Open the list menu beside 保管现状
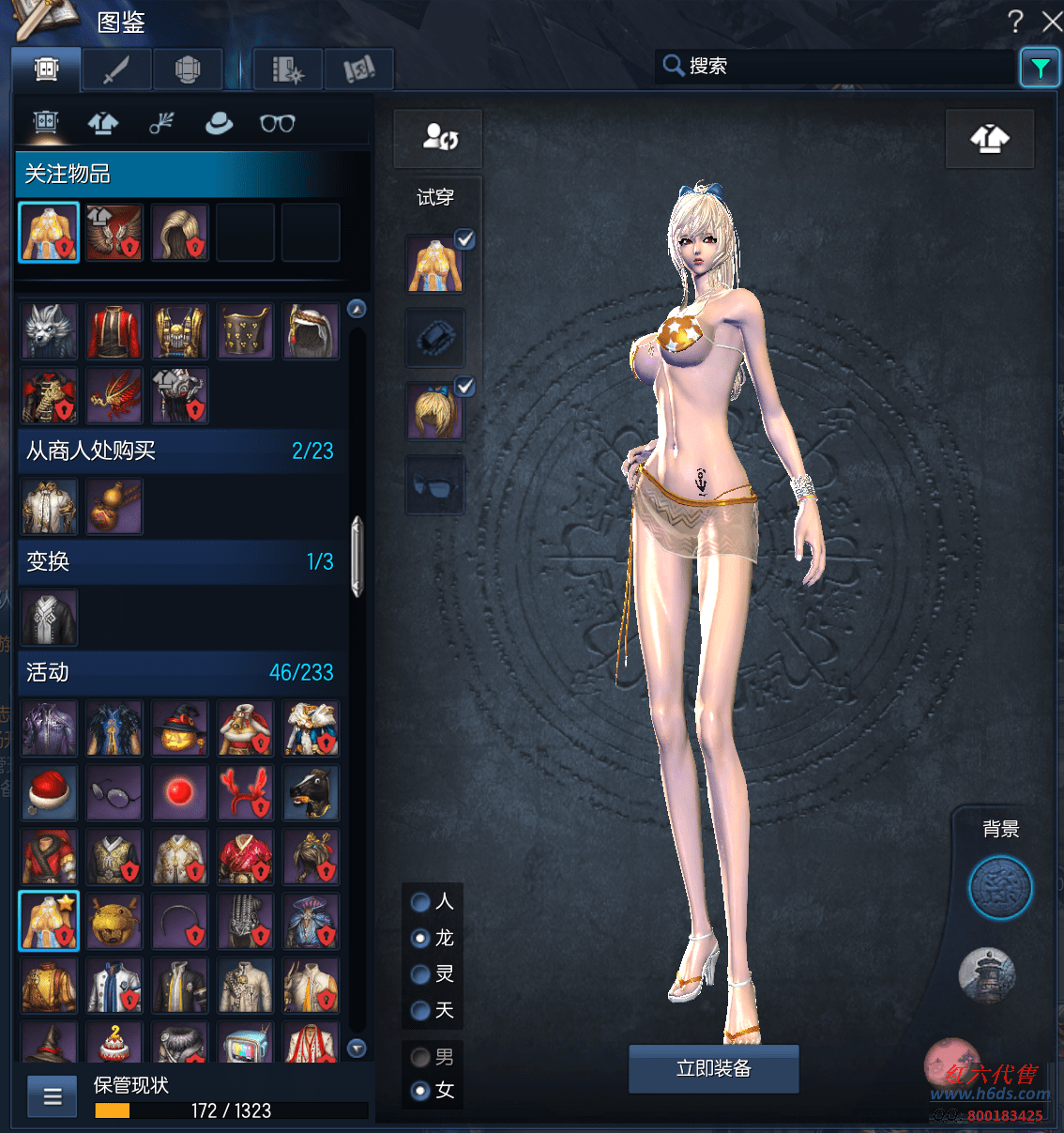This screenshot has width=1064, height=1133. [53, 1095]
